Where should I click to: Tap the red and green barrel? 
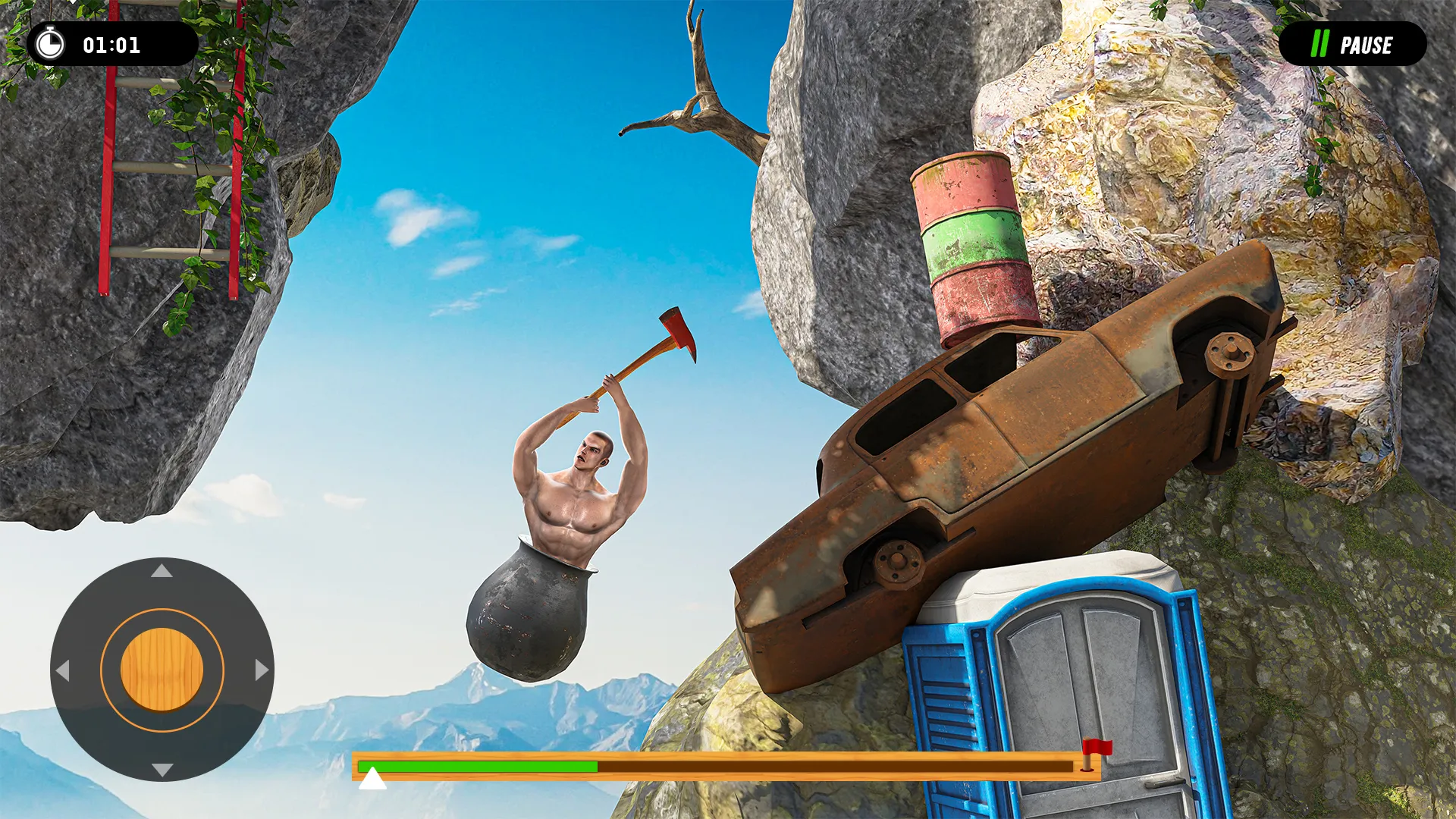pyautogui.click(x=971, y=243)
